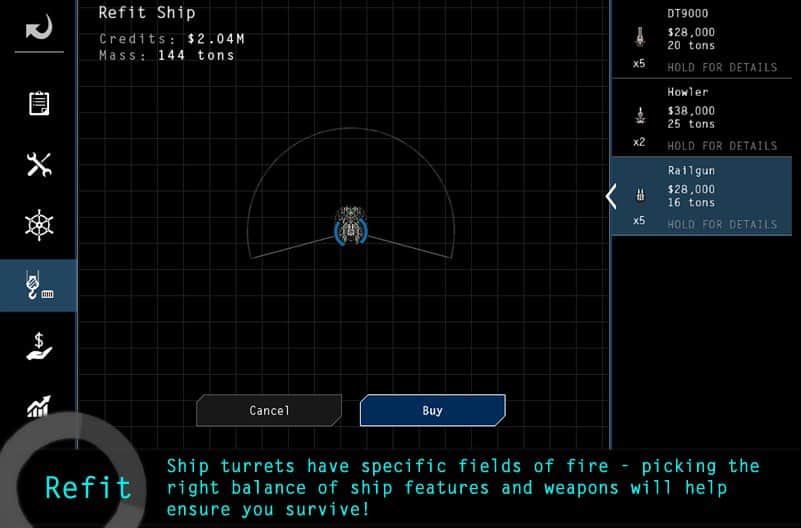This screenshot has width=801, height=528.
Task: Buy the selected weapon
Action: (x=432, y=410)
